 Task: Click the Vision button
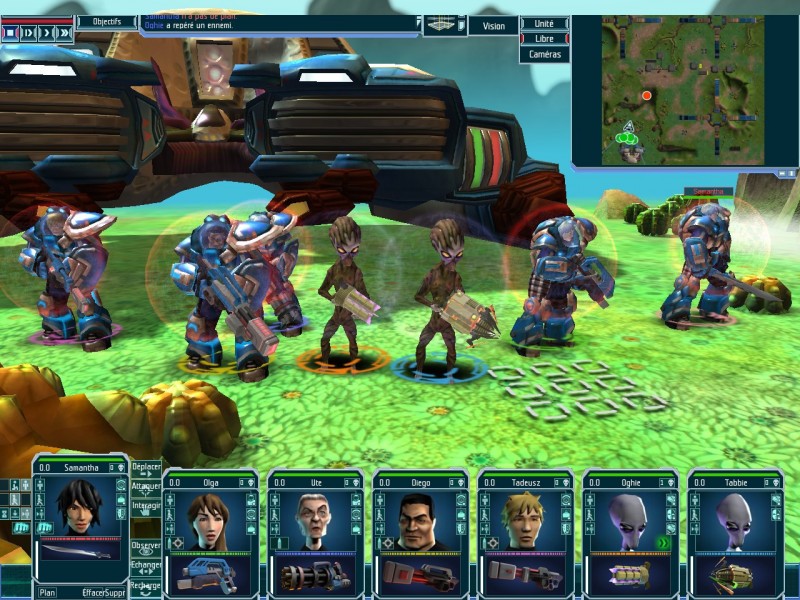pos(493,26)
